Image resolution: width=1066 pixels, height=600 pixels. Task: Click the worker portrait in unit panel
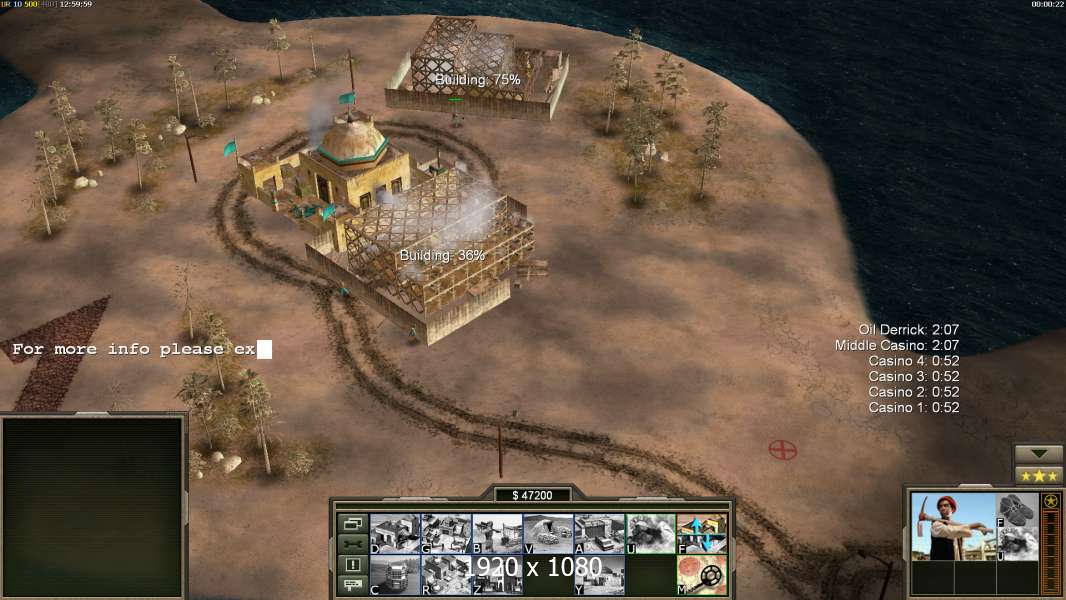point(953,527)
